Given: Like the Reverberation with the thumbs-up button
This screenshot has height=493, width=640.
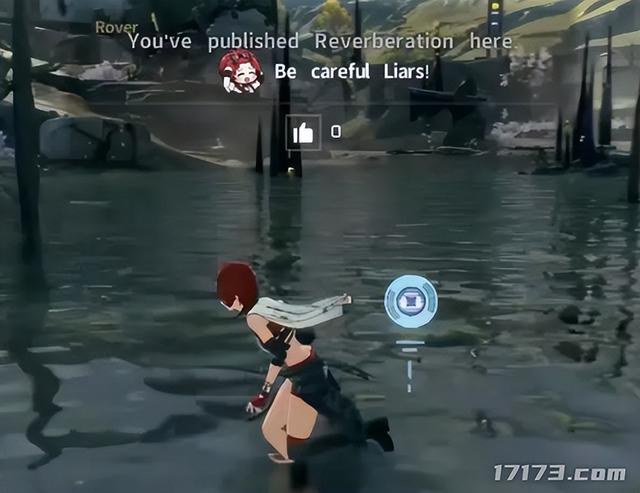Looking at the screenshot, I should point(303,132).
